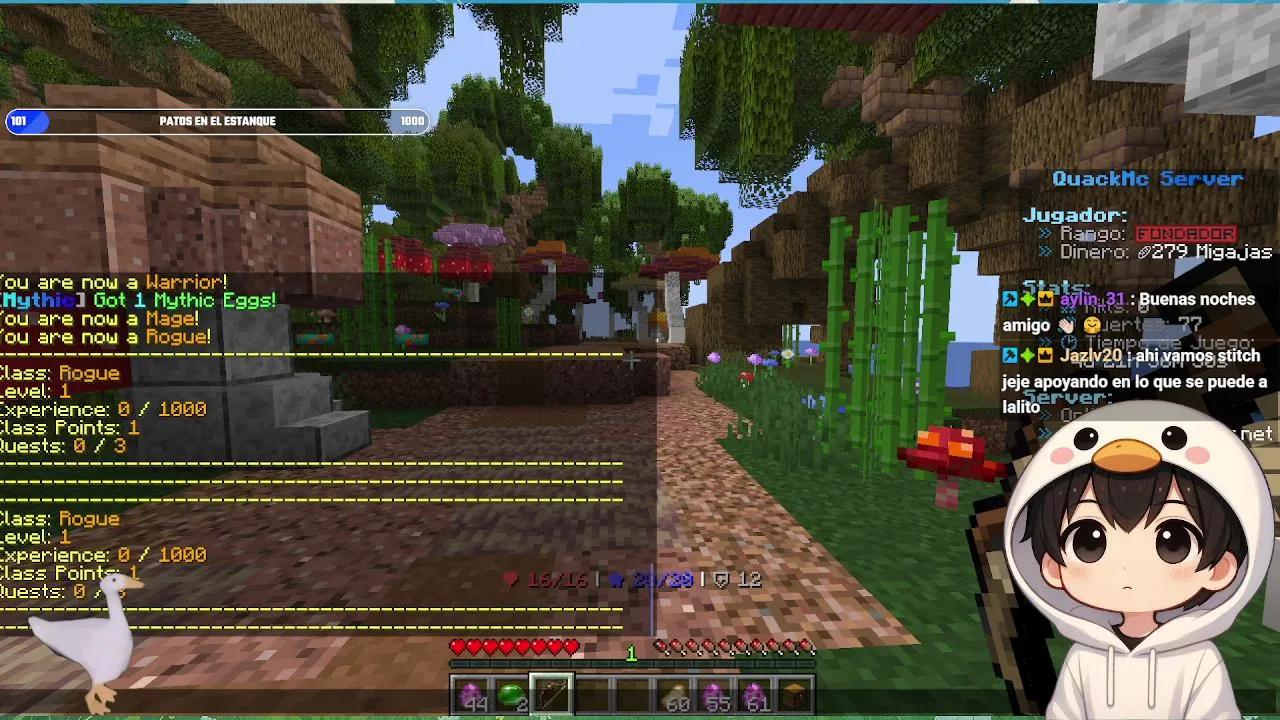Click the green gem badge in chat
This screenshot has width=1280, height=720.
[x=1026, y=300]
